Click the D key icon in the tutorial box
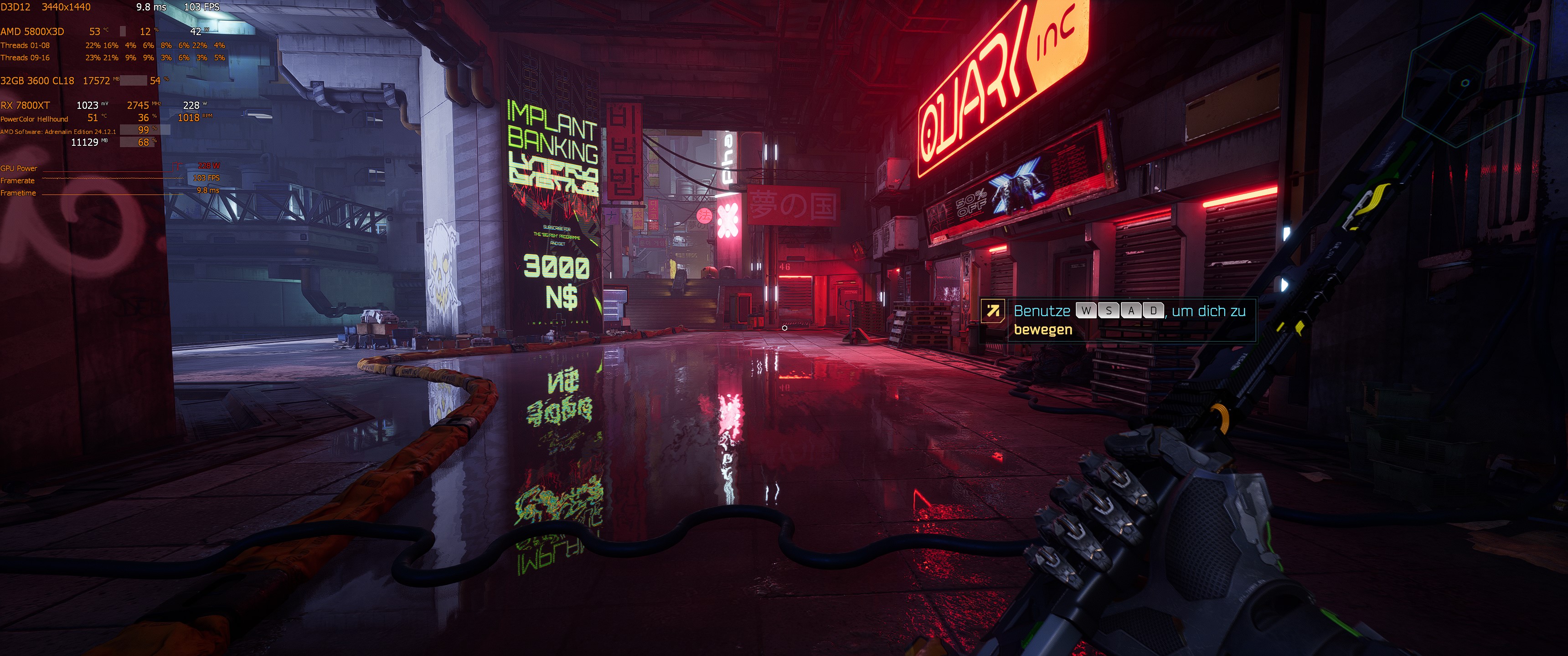Viewport: 1568px width, 656px height. (x=1154, y=311)
